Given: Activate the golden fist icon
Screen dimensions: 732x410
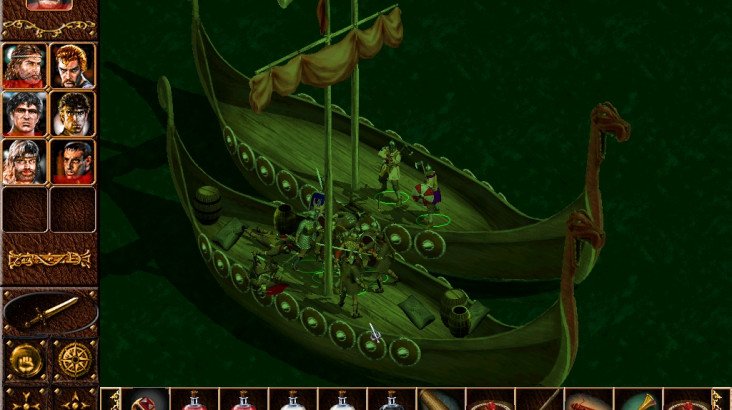Looking at the screenshot, I should 24,359.
